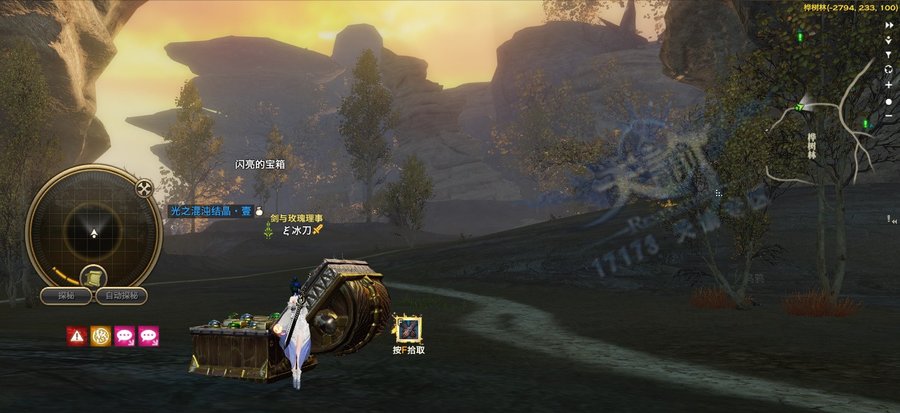The width and height of the screenshot is (900, 413).
Task: Open the minimap funnel filter
Action: pyautogui.click(x=888, y=54)
